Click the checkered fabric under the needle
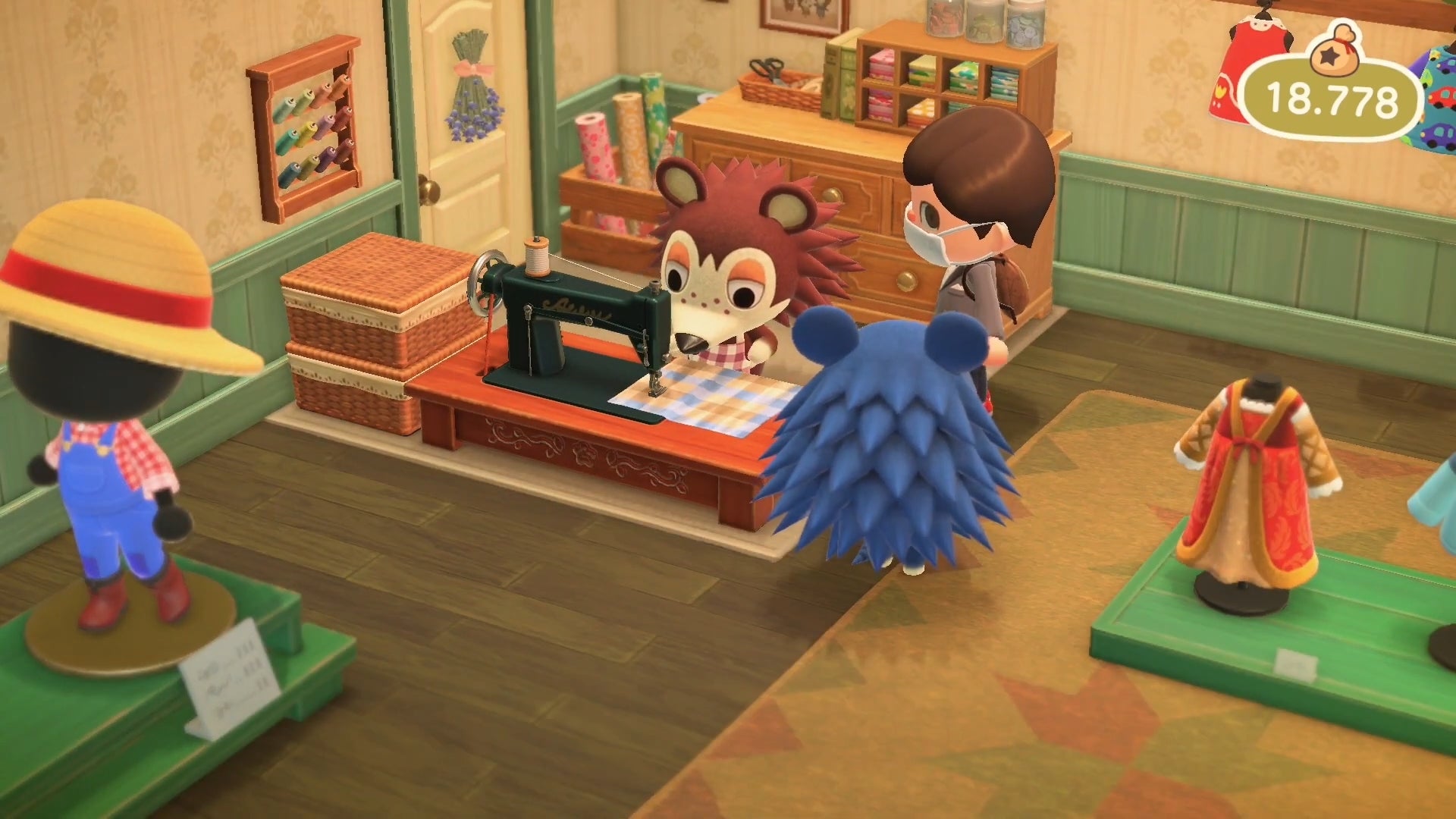1456x819 pixels. (698, 394)
